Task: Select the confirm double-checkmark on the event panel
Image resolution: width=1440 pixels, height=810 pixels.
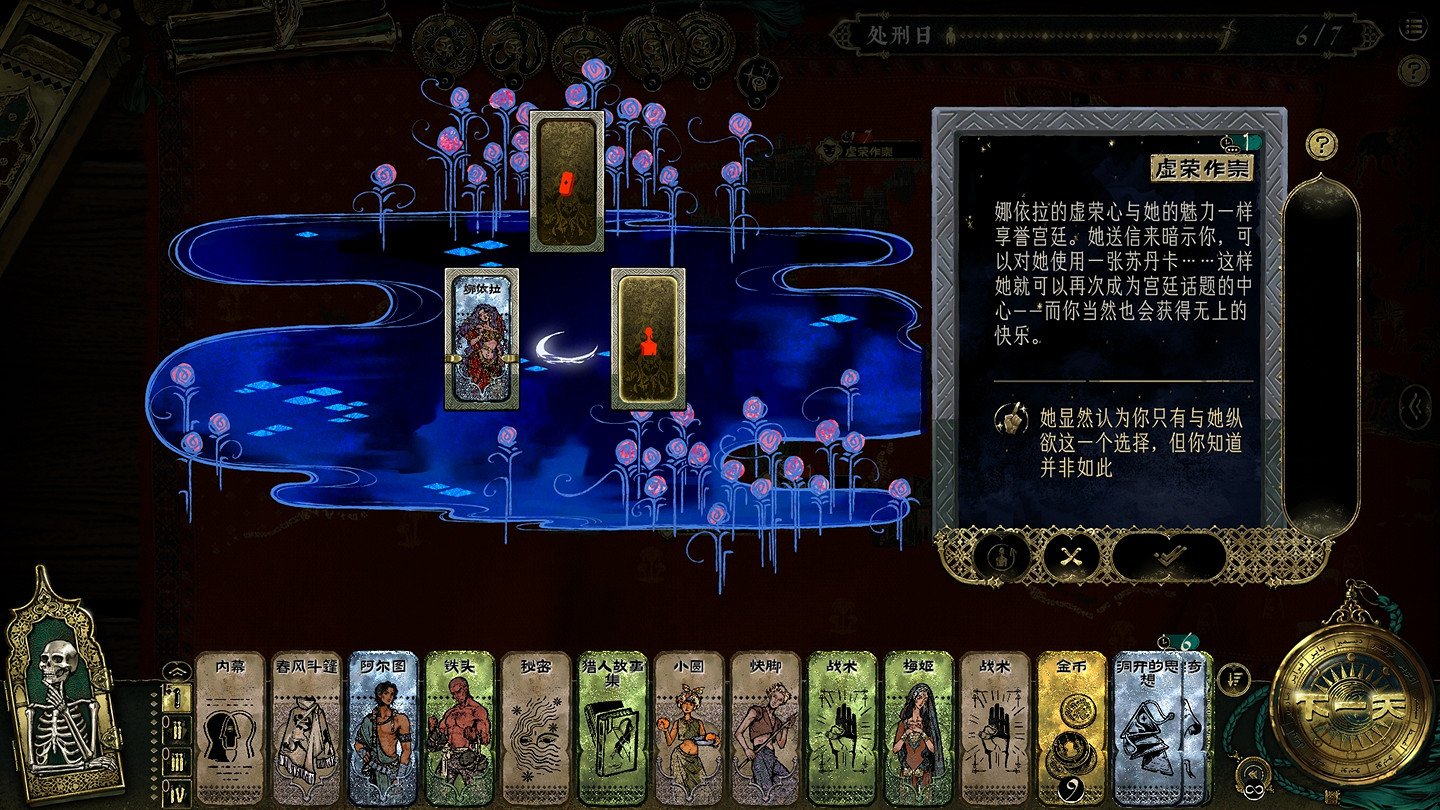Action: pos(1168,557)
